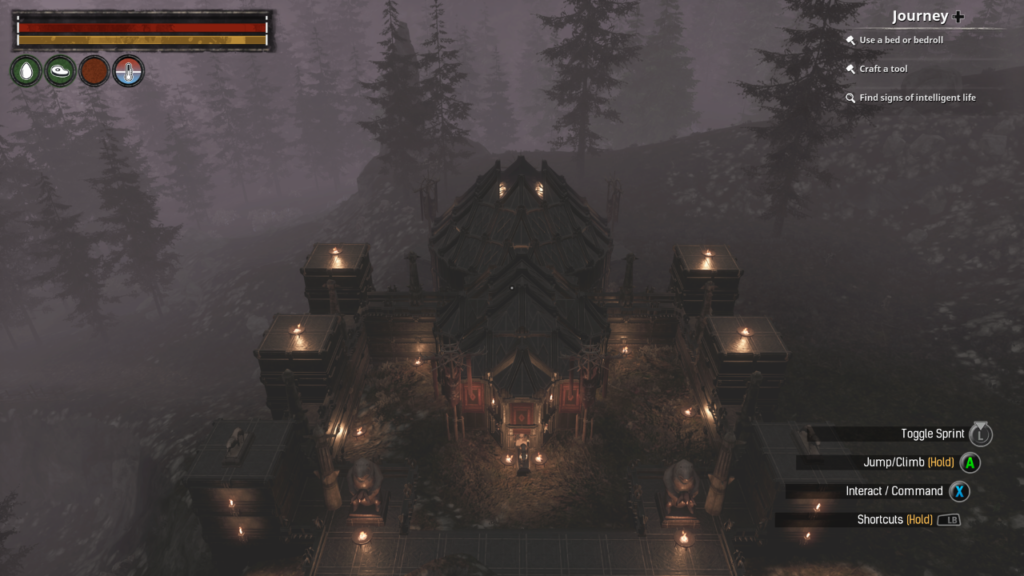Select the meat steak hunger icon
The image size is (1024, 576).
point(60,71)
